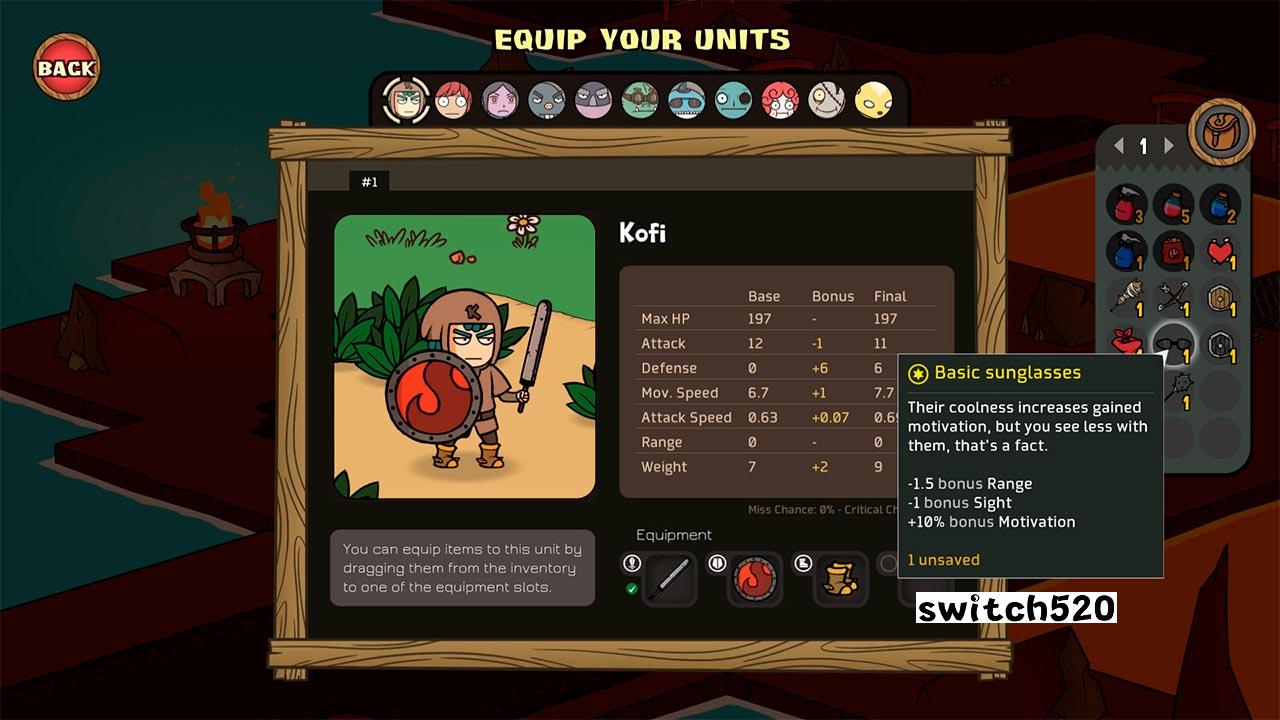
Task: Select the purple-faced dark-haired unit
Action: tap(500, 100)
